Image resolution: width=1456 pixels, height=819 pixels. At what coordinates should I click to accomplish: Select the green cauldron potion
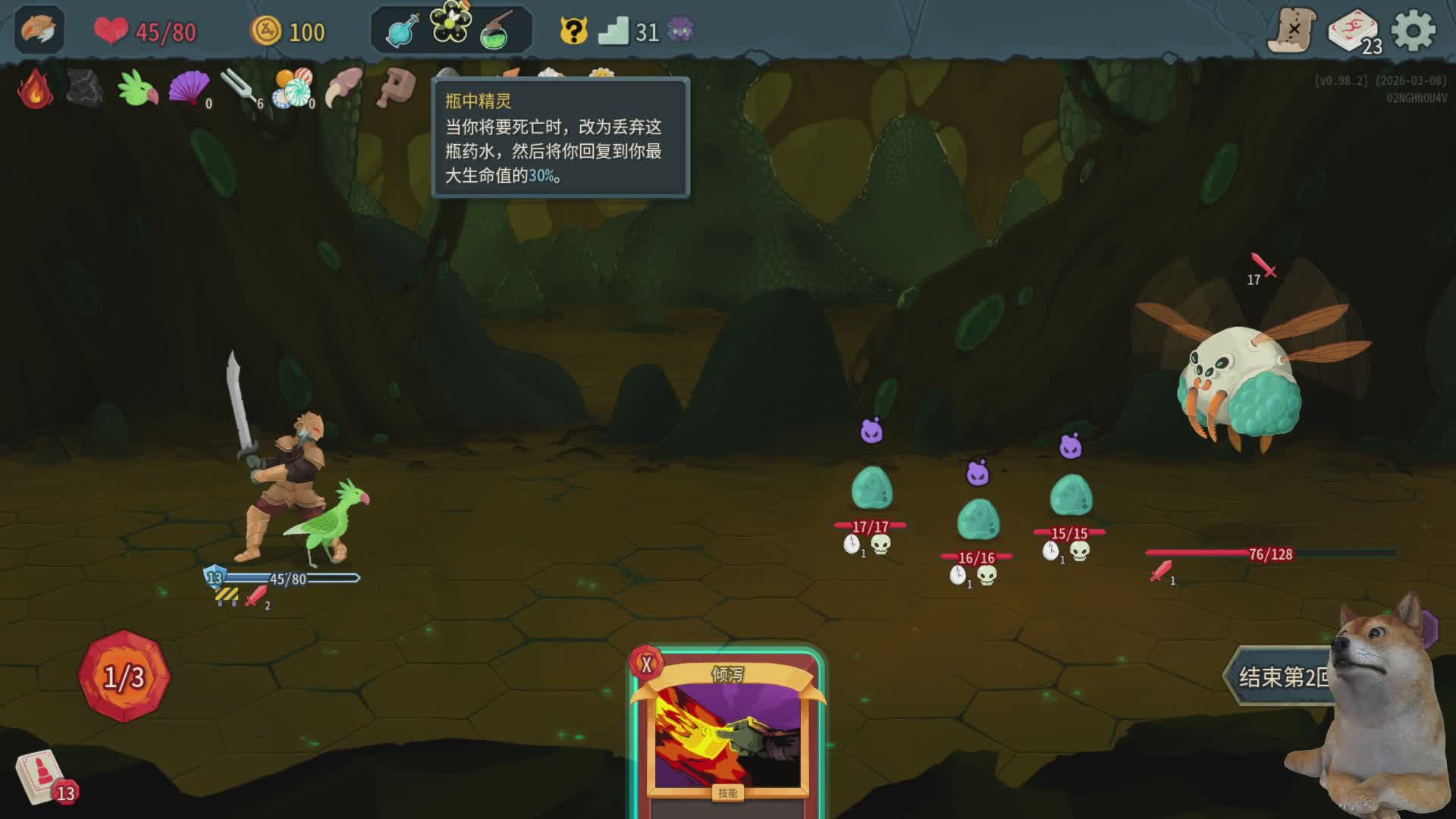tap(497, 32)
